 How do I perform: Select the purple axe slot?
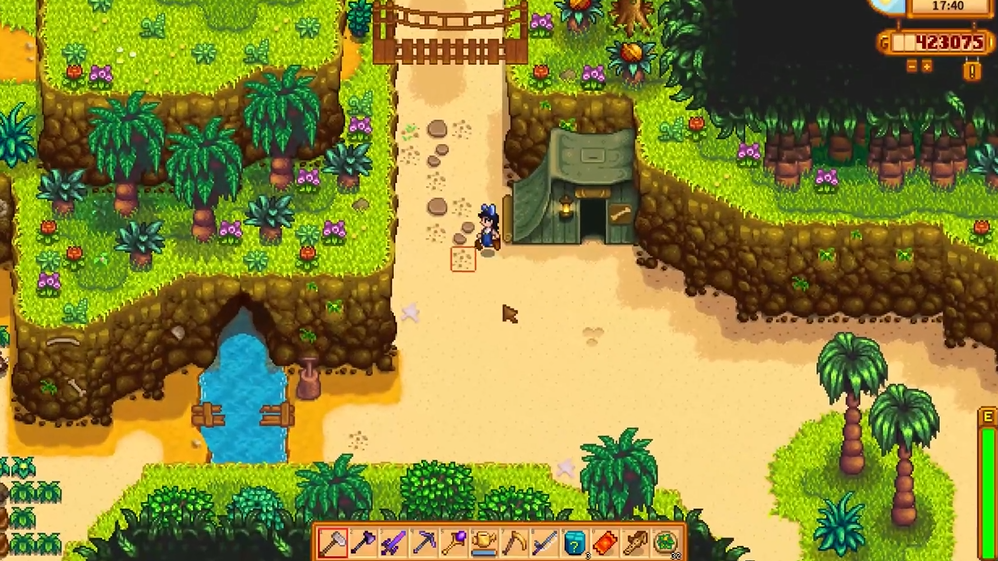pos(364,543)
